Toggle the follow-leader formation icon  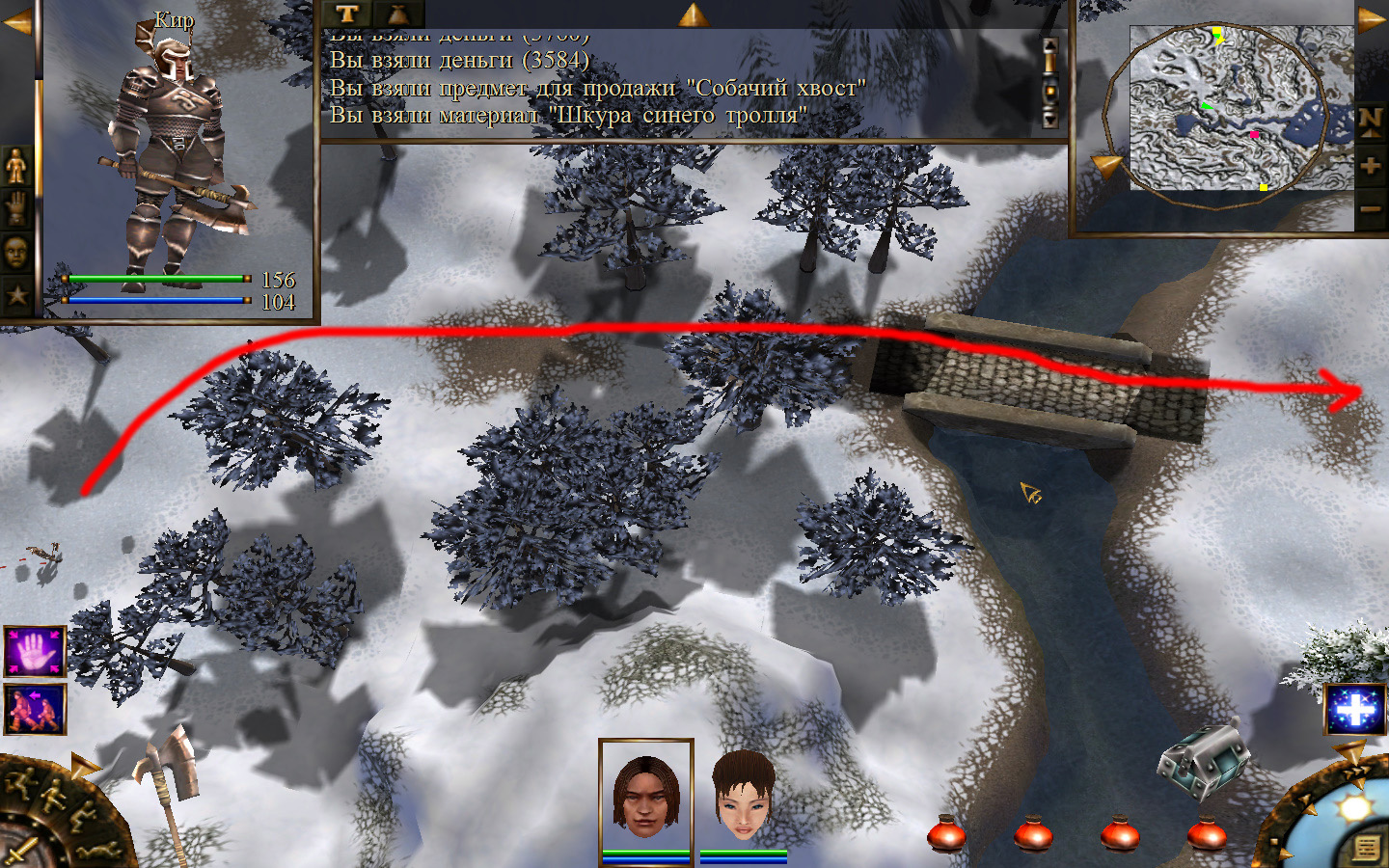pos(35,709)
